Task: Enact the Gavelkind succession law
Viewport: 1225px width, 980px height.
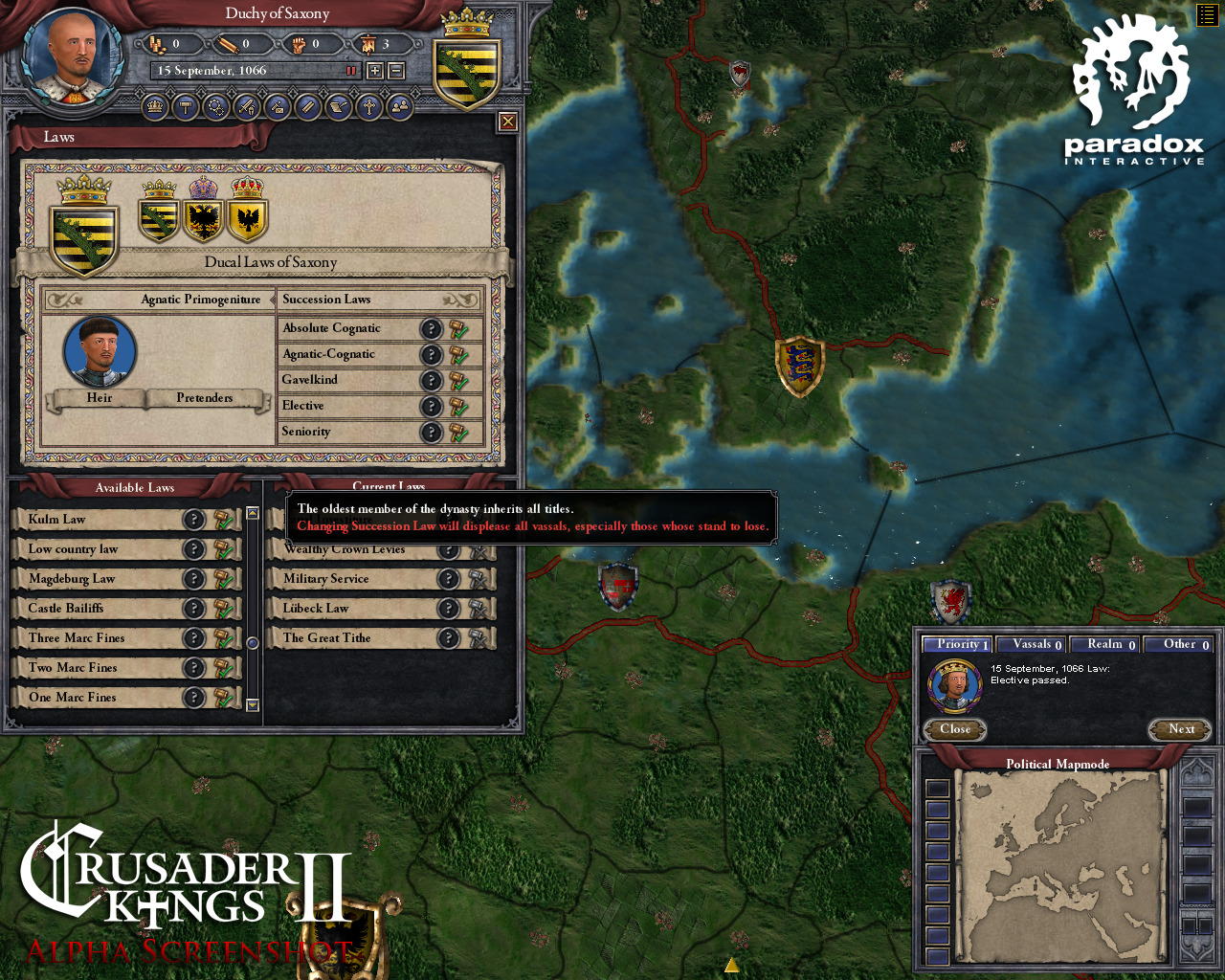Action: click(x=459, y=381)
